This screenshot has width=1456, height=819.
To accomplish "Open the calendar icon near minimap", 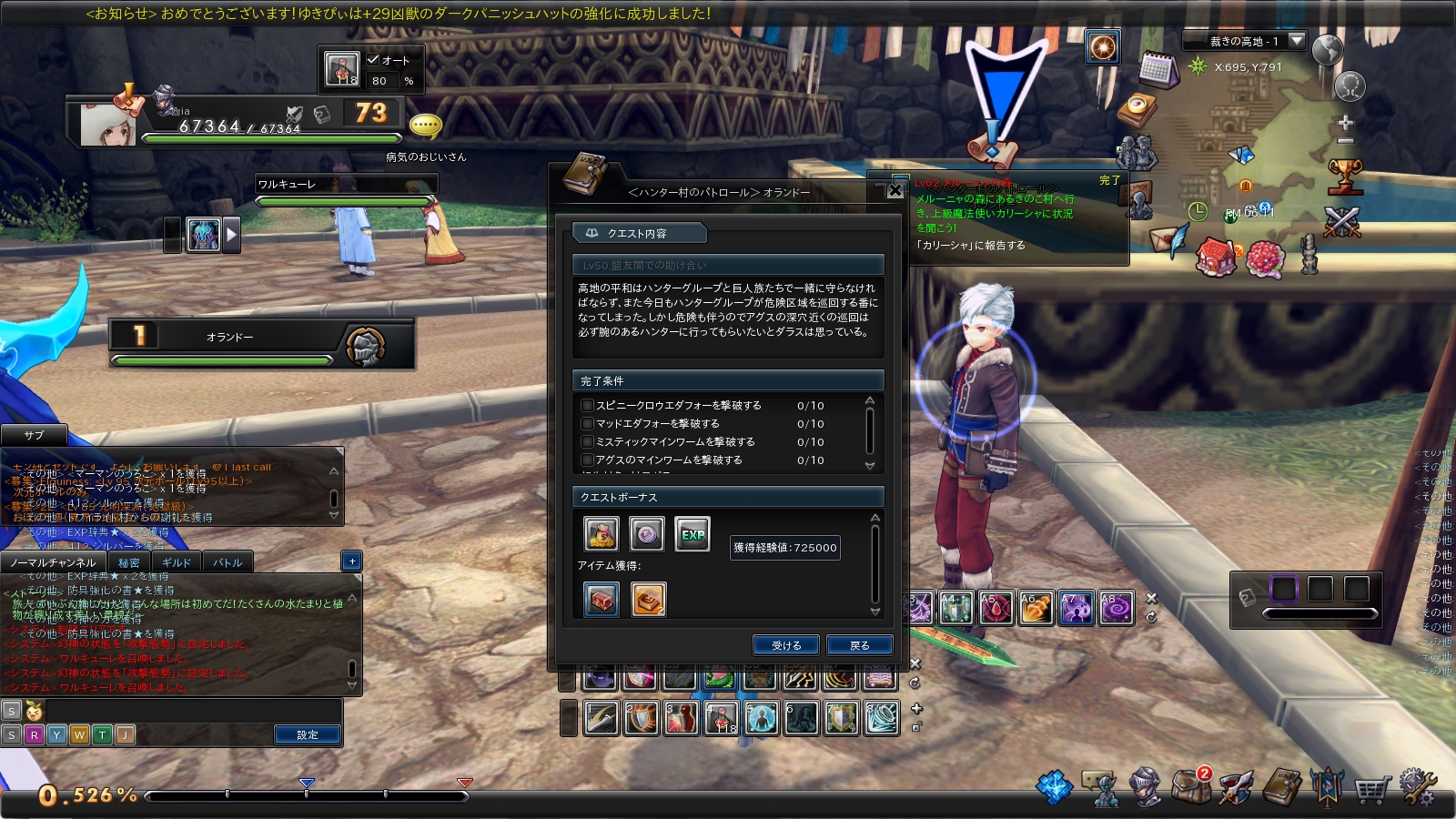I will [1158, 69].
